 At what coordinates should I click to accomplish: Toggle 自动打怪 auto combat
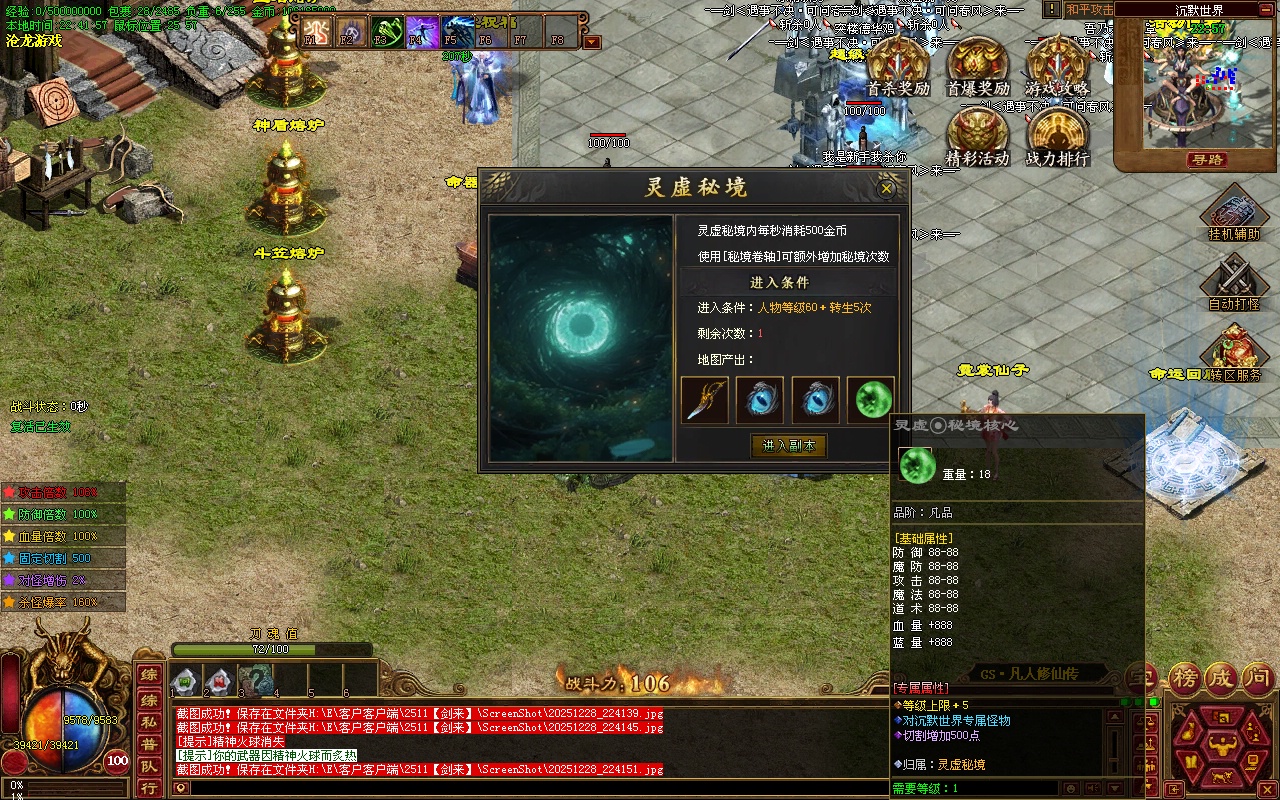tap(1234, 282)
